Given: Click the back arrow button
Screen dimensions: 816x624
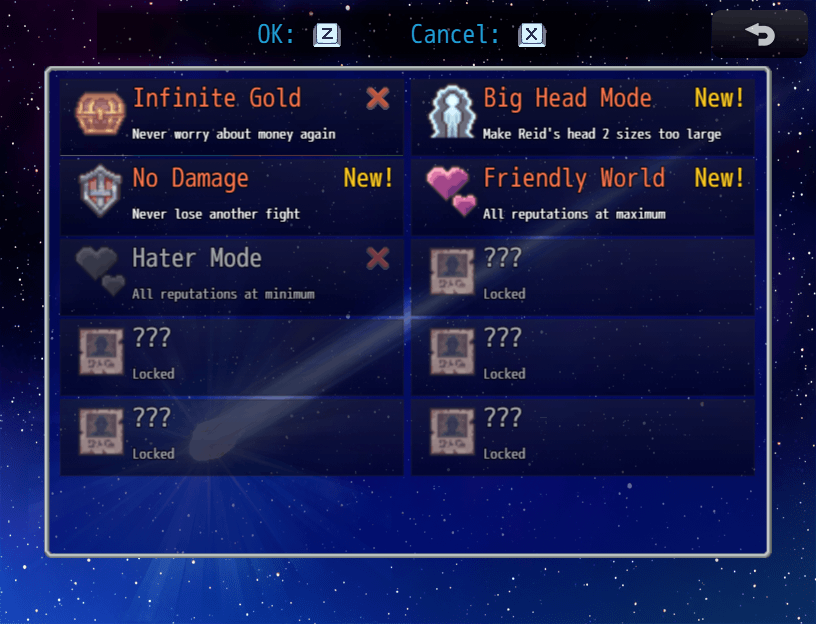Looking at the screenshot, I should click(x=759, y=34).
